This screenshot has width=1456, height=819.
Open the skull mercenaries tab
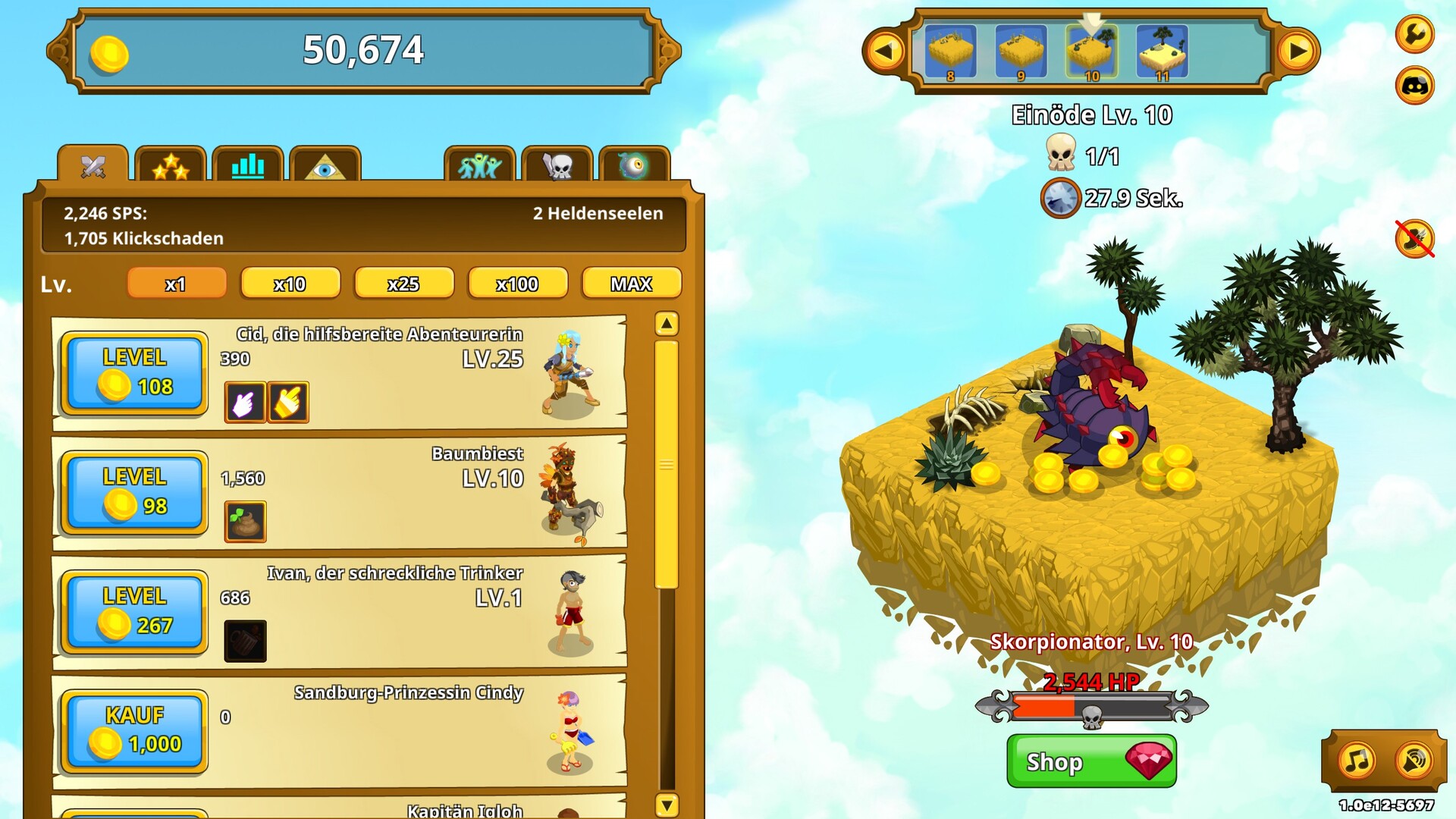pyautogui.click(x=557, y=165)
